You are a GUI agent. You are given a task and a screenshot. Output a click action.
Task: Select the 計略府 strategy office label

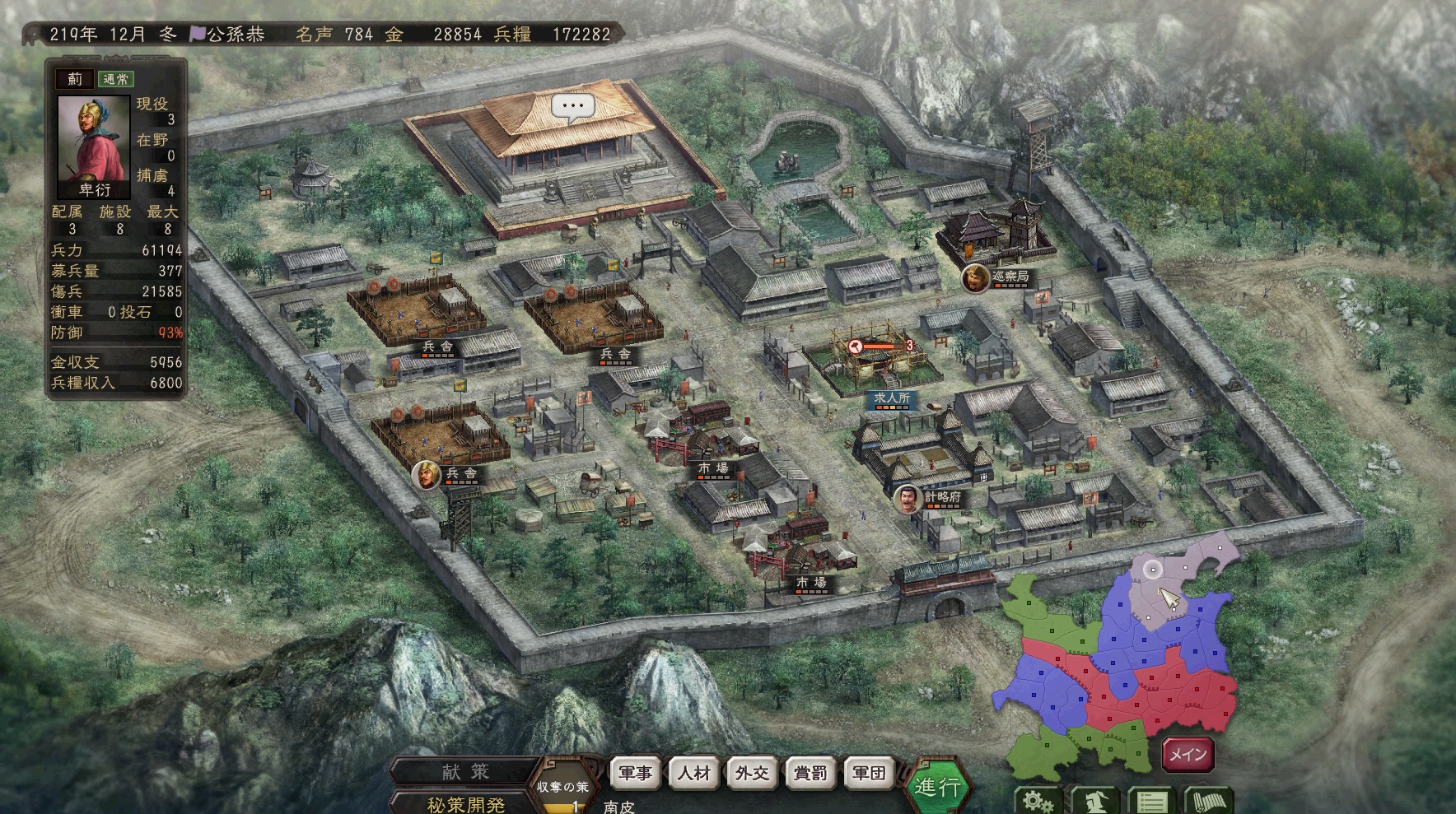[x=942, y=497]
